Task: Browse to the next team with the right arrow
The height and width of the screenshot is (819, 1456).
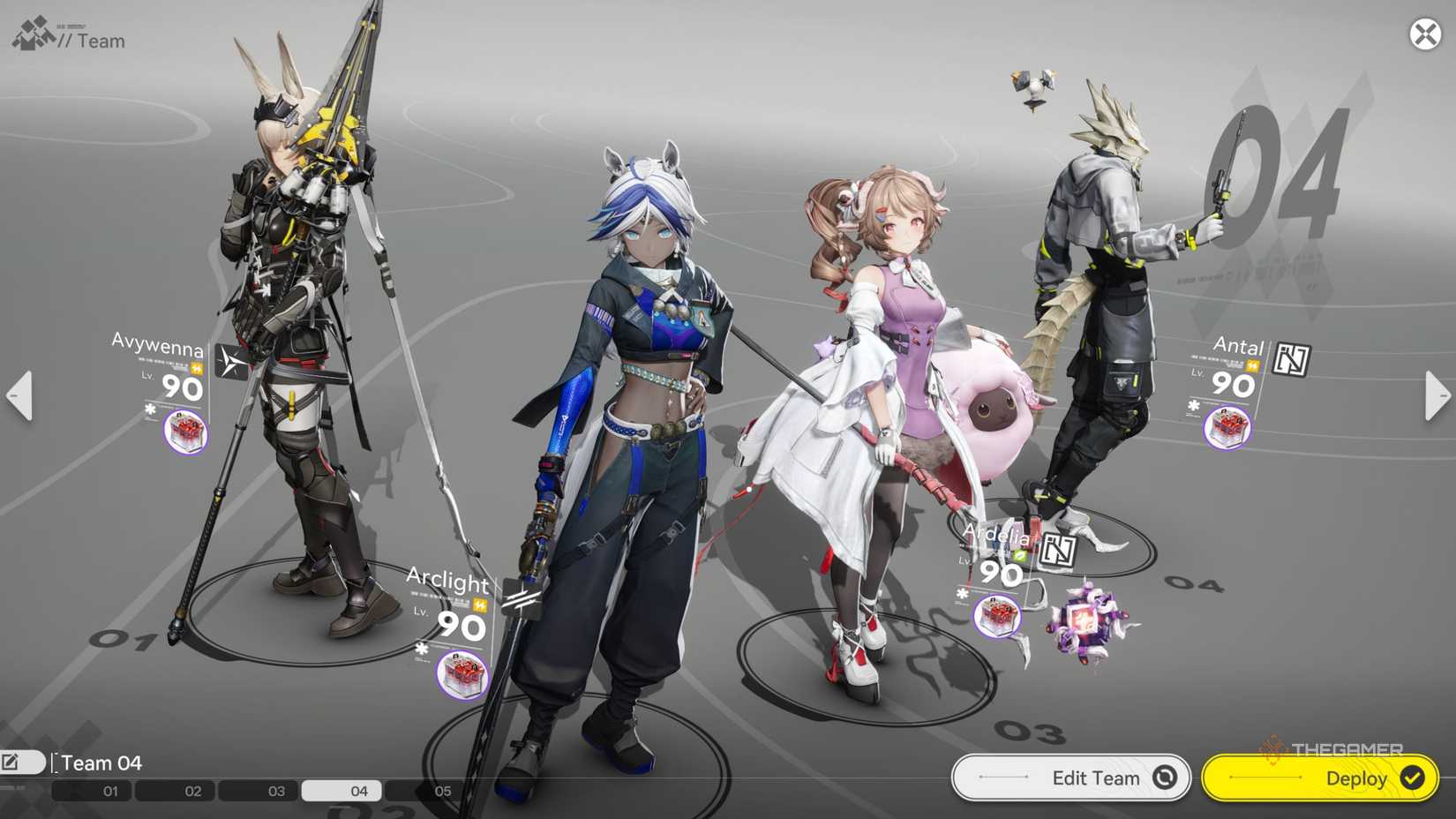Action: 1437,395
